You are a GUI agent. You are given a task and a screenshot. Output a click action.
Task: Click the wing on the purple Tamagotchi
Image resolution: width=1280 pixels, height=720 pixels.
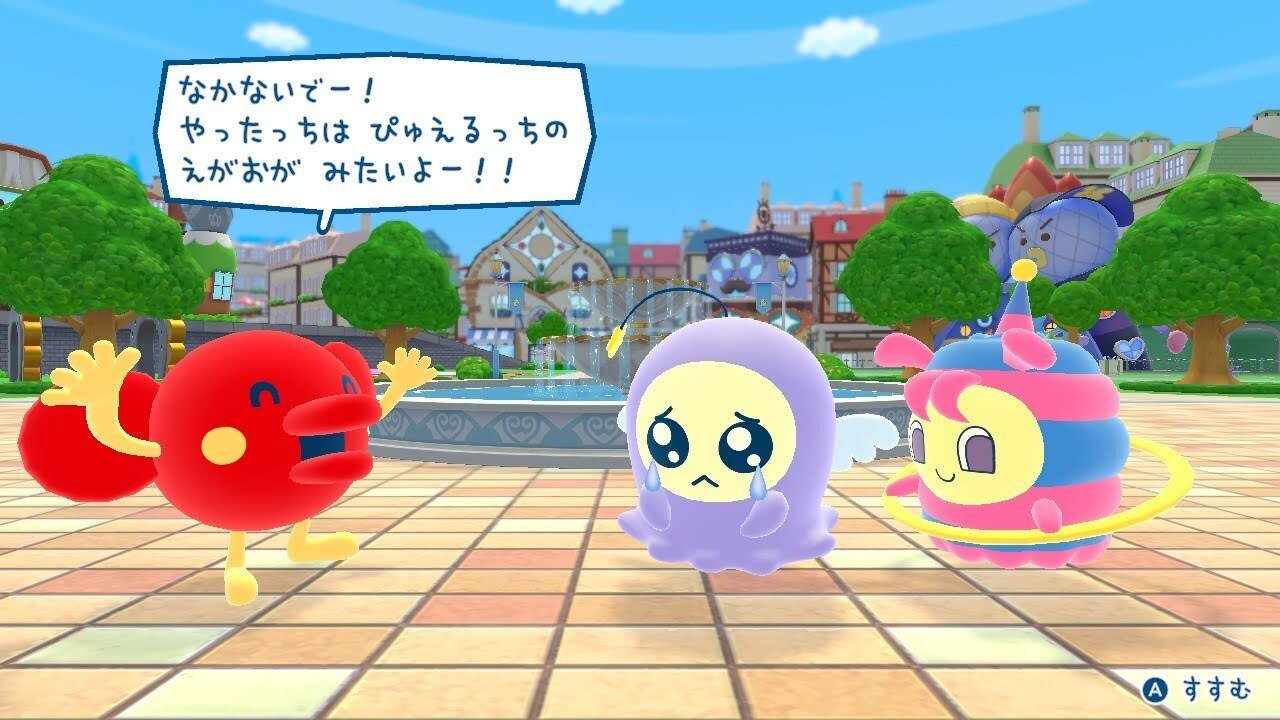click(x=865, y=435)
